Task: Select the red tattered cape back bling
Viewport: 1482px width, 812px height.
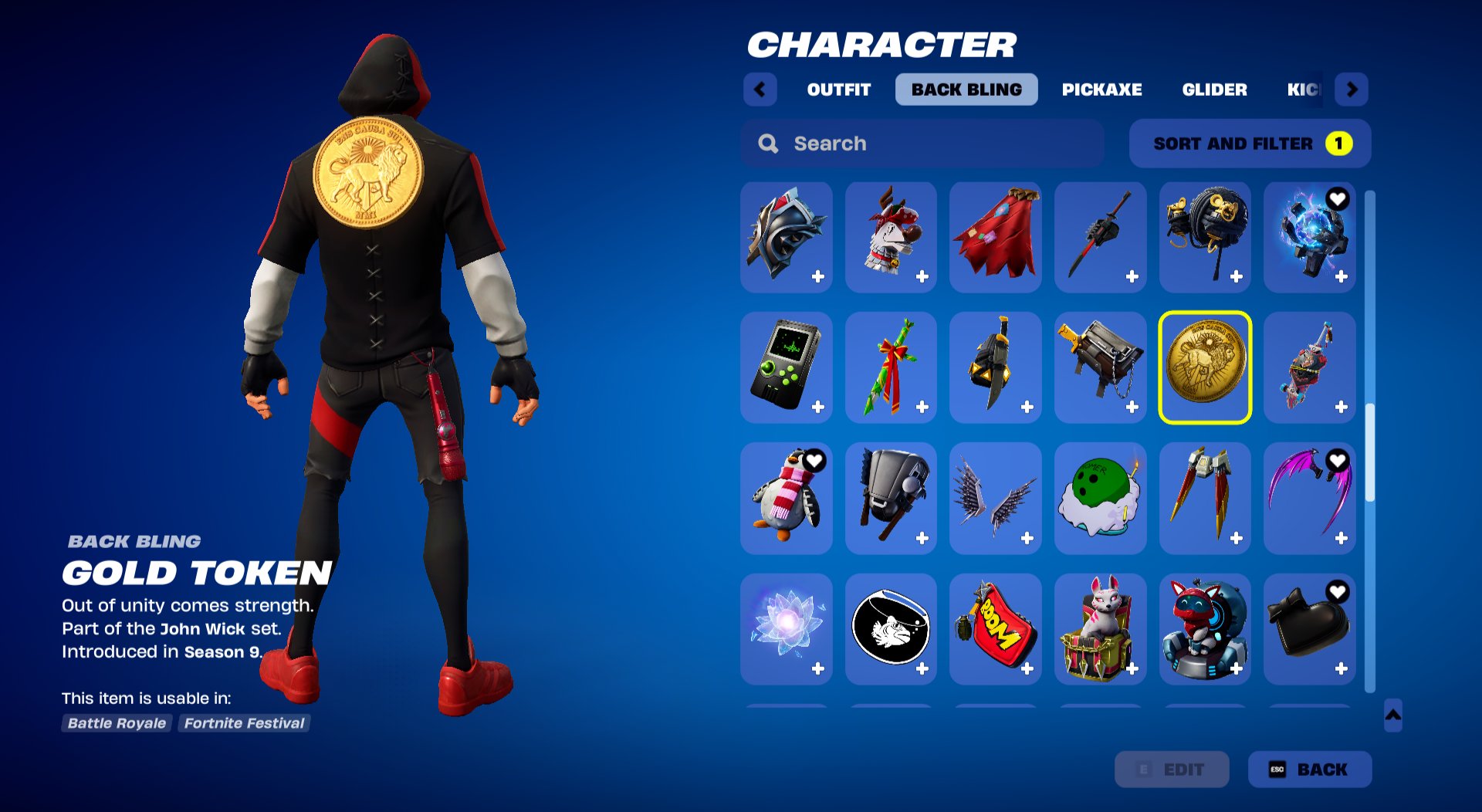Action: (996, 237)
